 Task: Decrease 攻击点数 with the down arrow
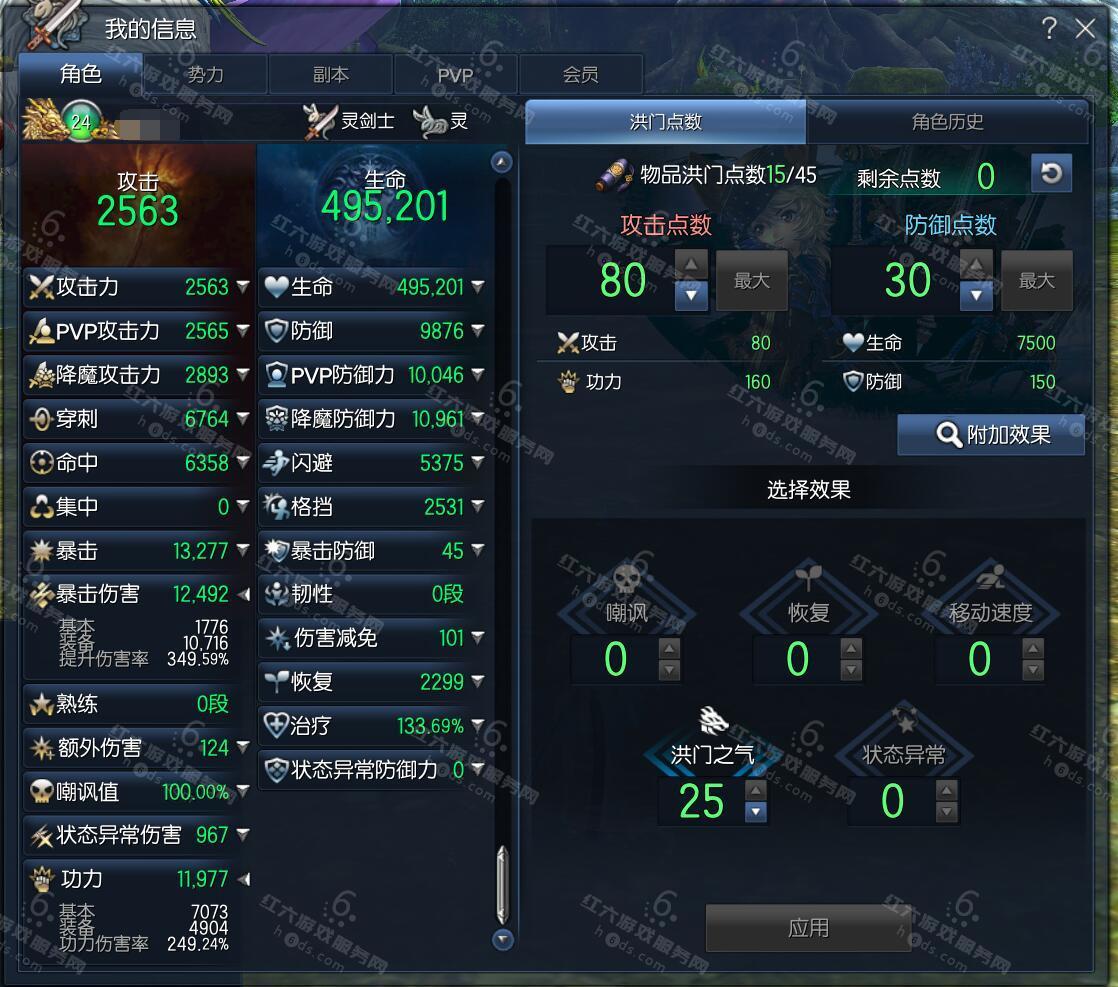click(x=691, y=296)
